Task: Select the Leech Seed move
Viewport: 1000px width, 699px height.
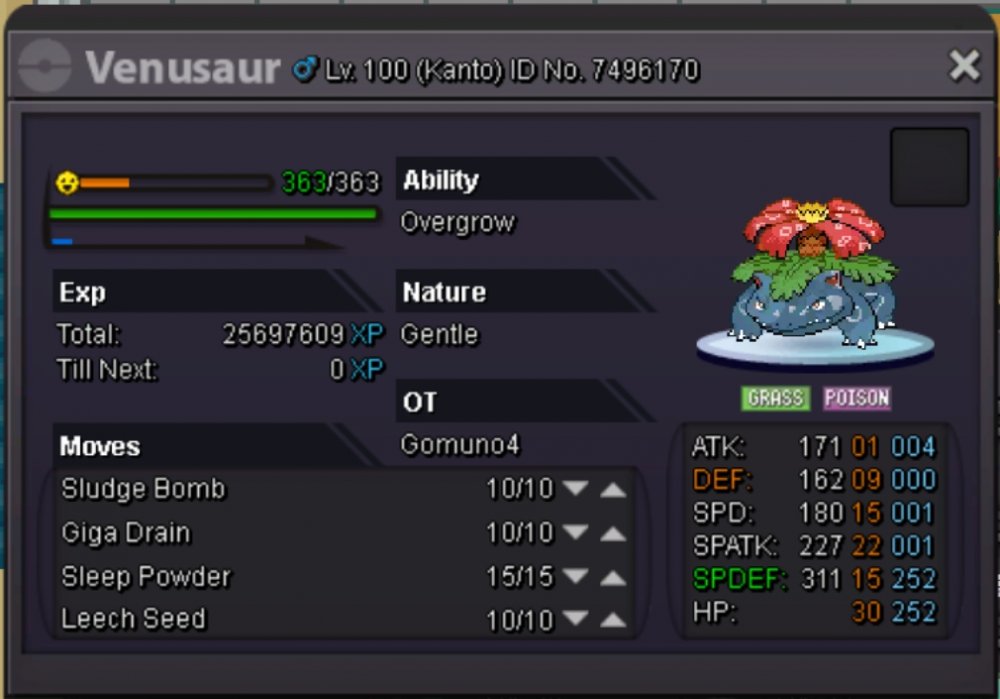Action: pos(133,619)
